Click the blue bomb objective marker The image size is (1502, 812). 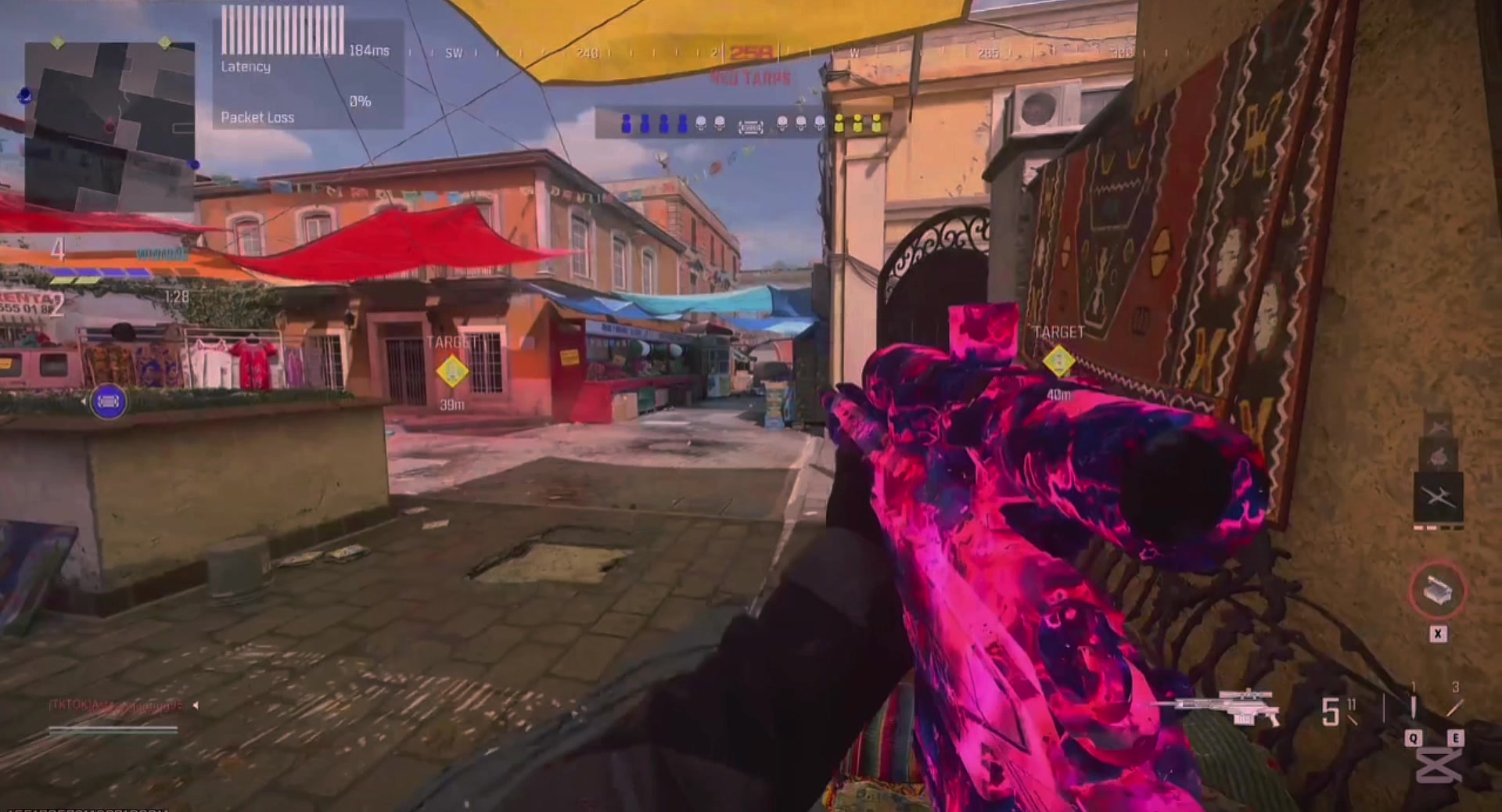(x=108, y=402)
